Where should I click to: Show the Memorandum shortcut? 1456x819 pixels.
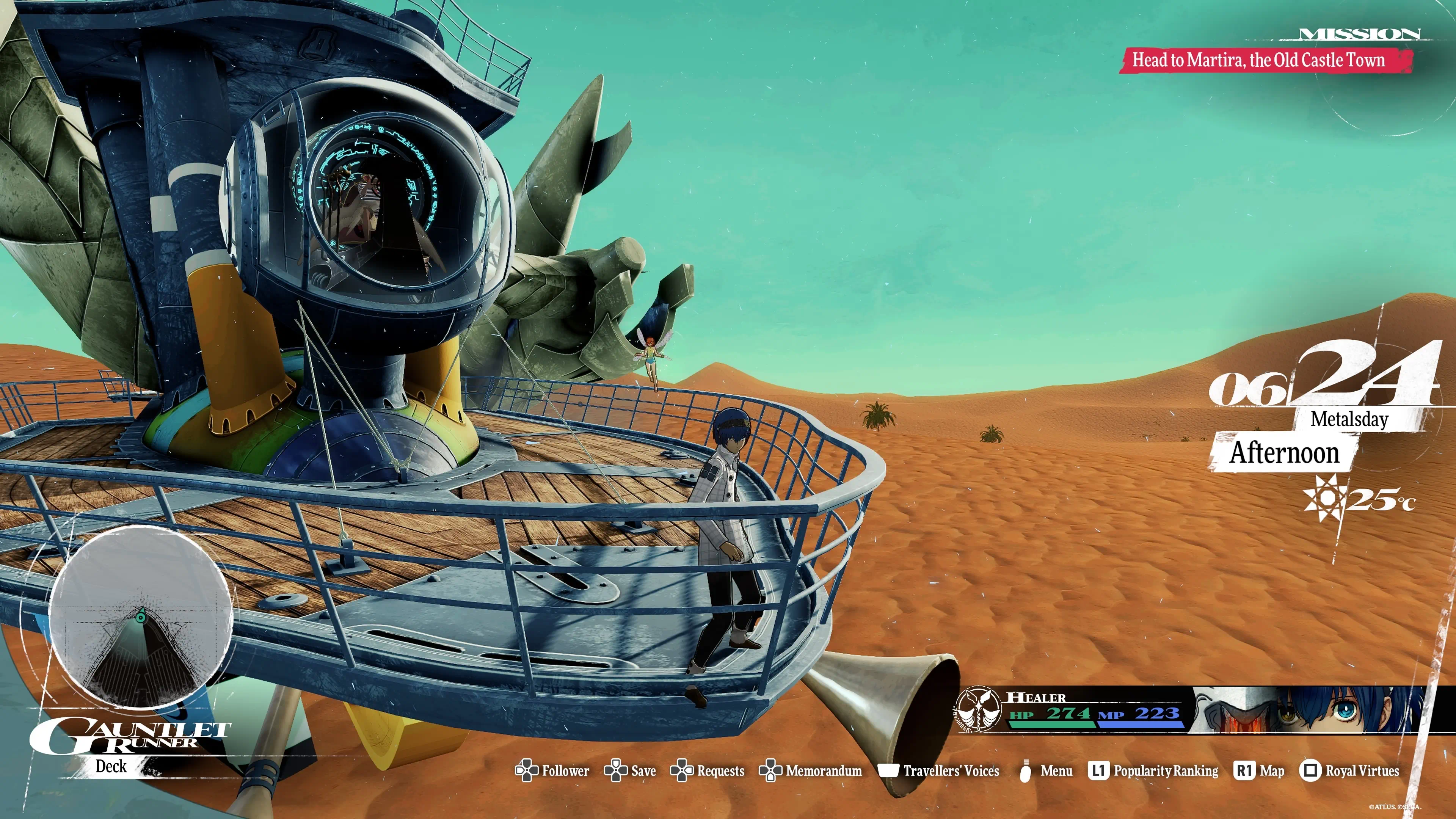coord(823,771)
